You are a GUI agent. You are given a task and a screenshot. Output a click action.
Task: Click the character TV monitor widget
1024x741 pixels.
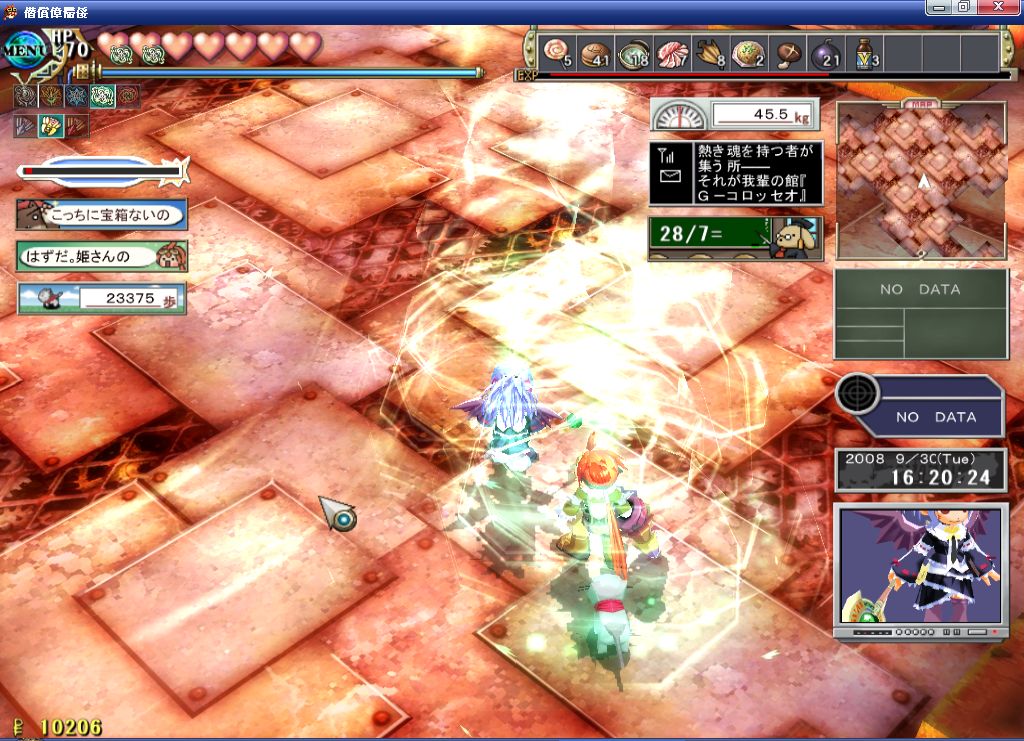pyautogui.click(x=920, y=566)
